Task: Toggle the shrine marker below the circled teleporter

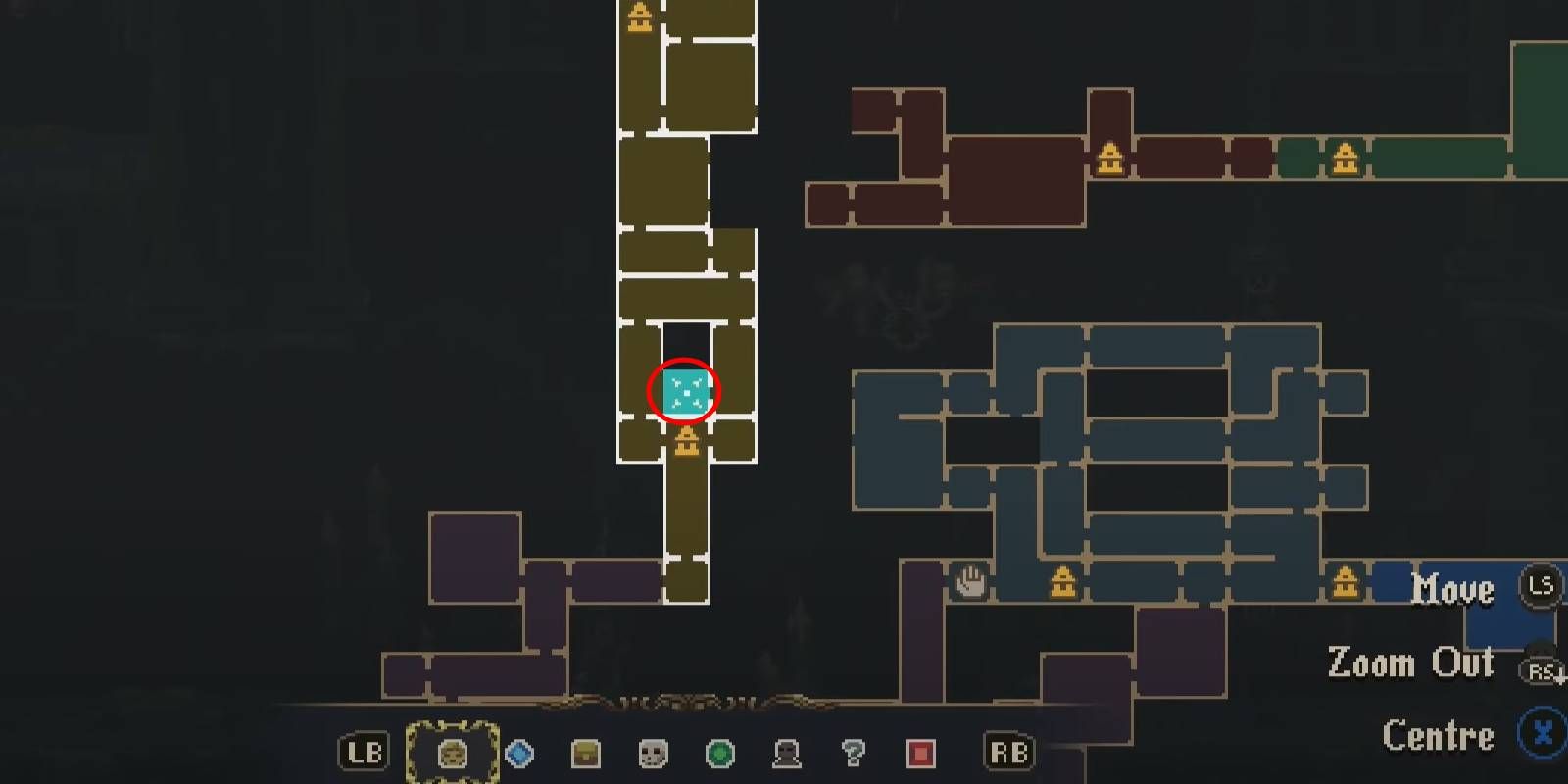Action: [686, 443]
